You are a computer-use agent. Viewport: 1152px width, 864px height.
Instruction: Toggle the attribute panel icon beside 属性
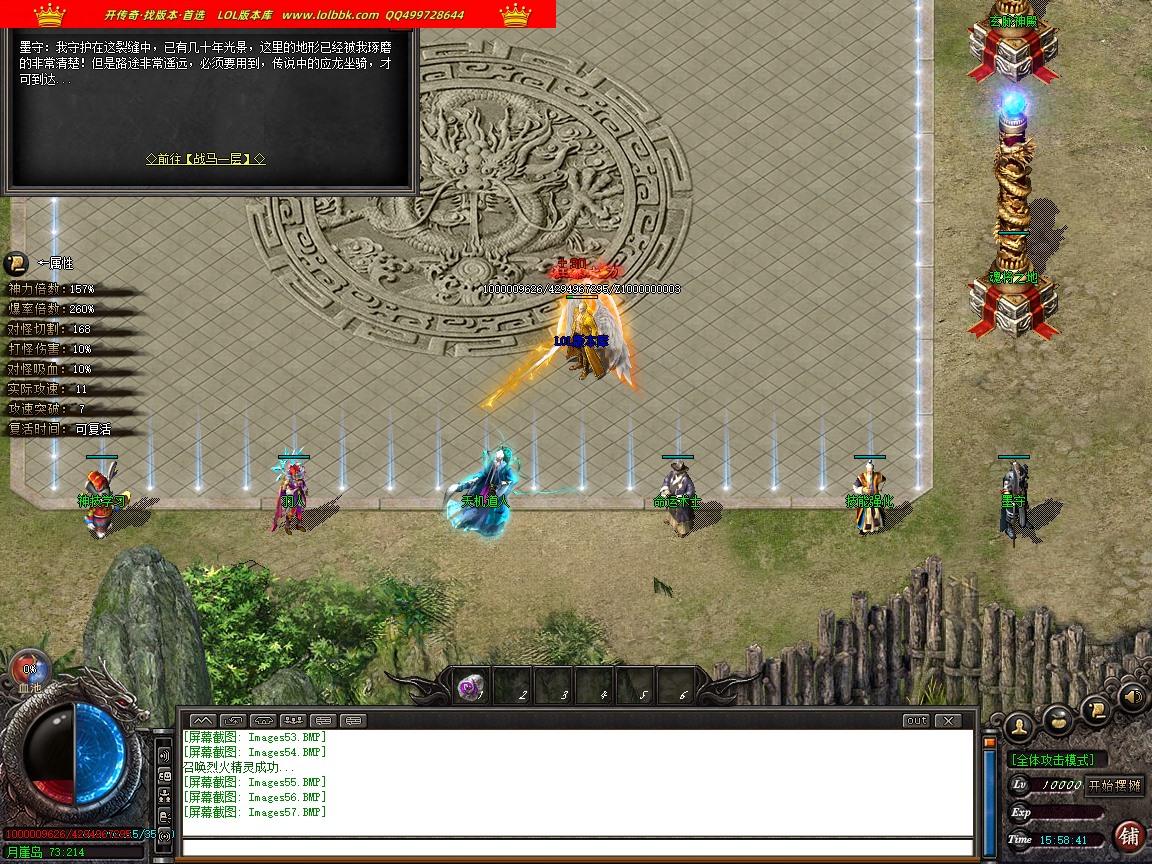(x=16, y=263)
